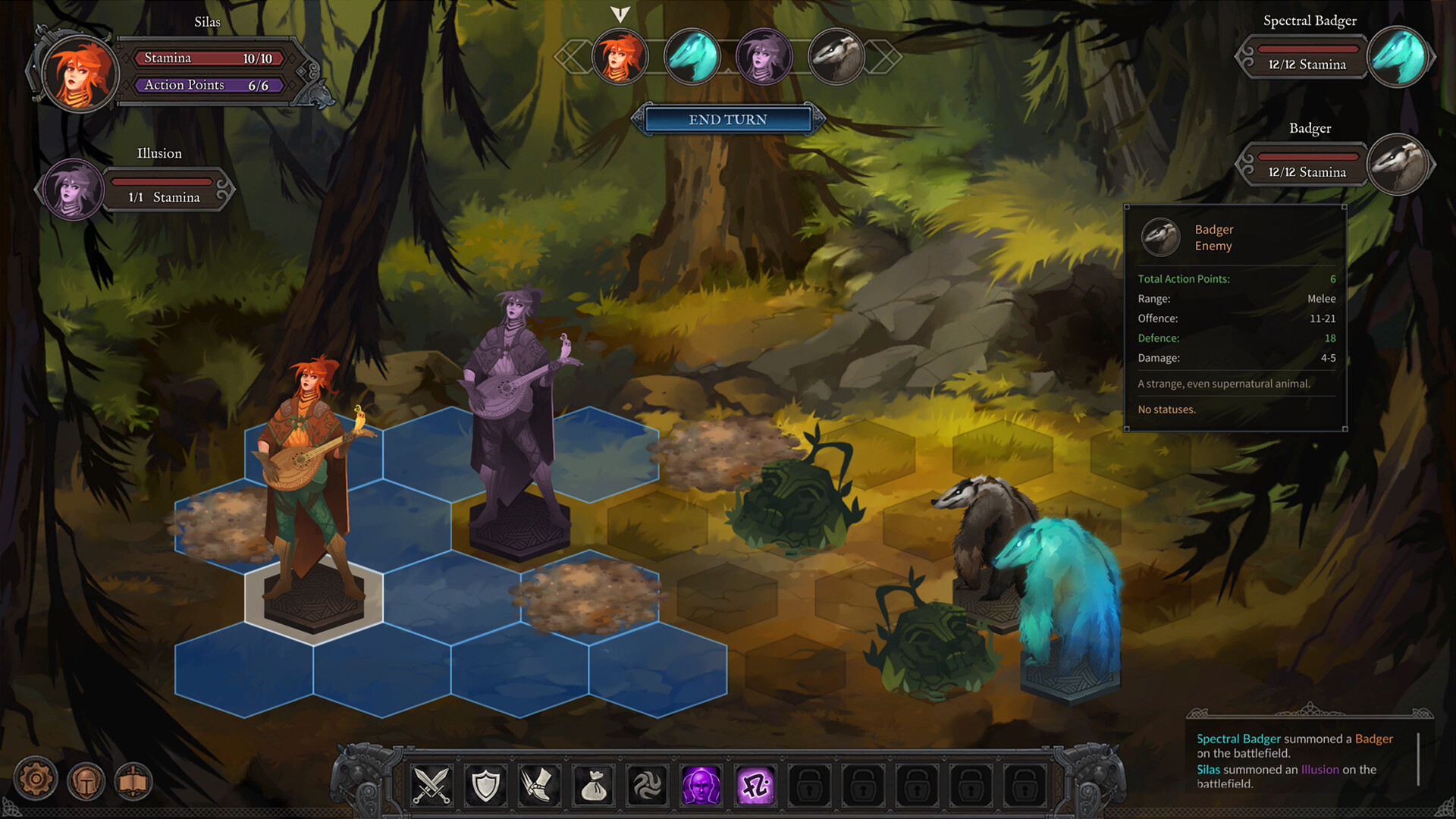
Task: Click the Badger enemy info panel header
Action: 1213,237
